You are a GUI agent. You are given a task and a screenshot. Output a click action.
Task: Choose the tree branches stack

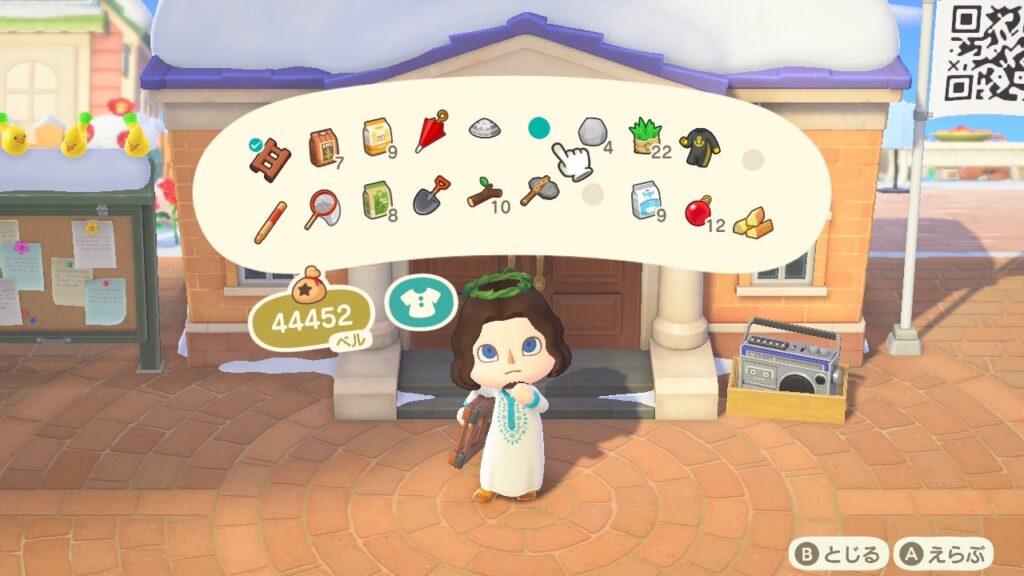pos(484,192)
